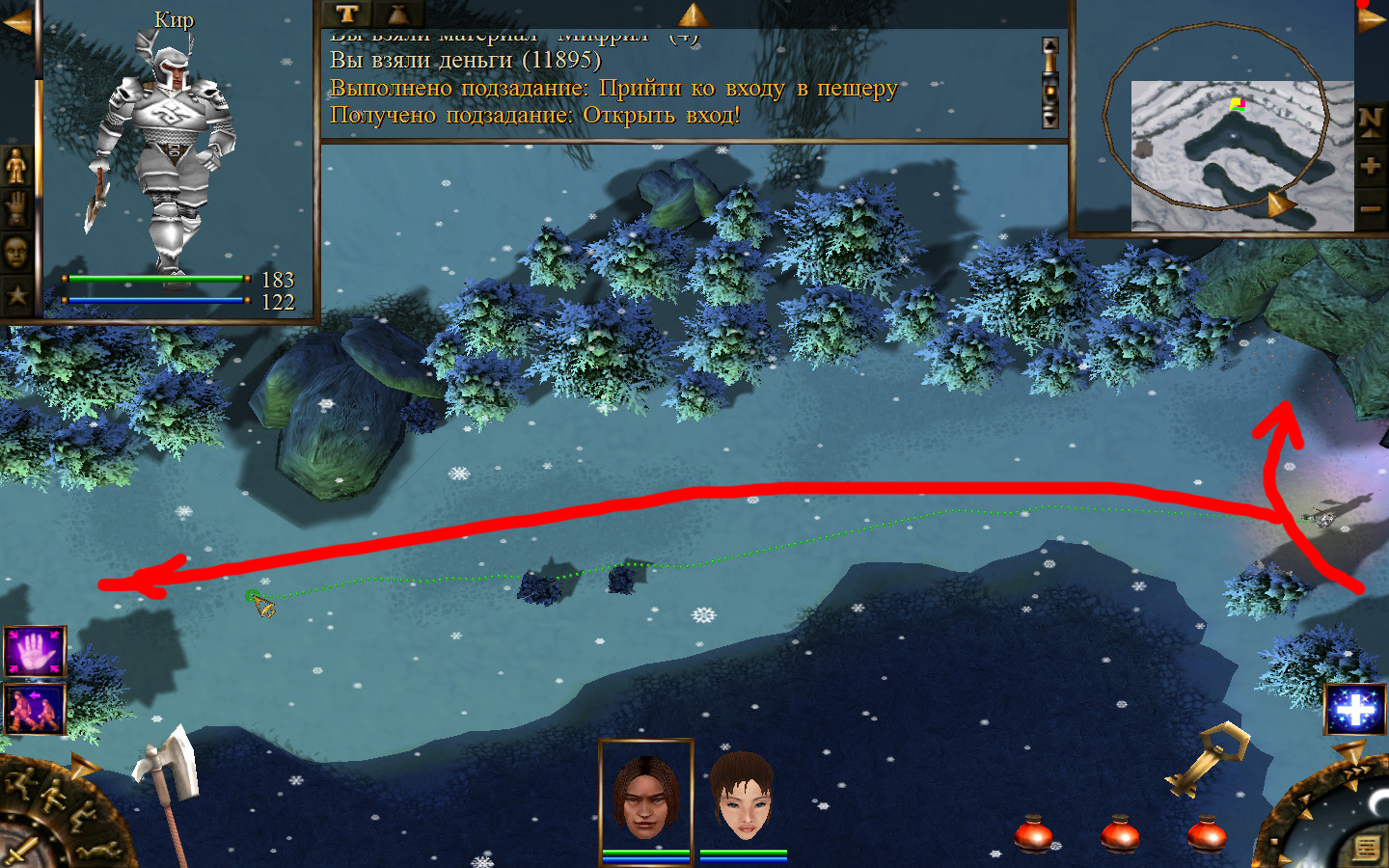Open the face mask panel button

point(16,253)
